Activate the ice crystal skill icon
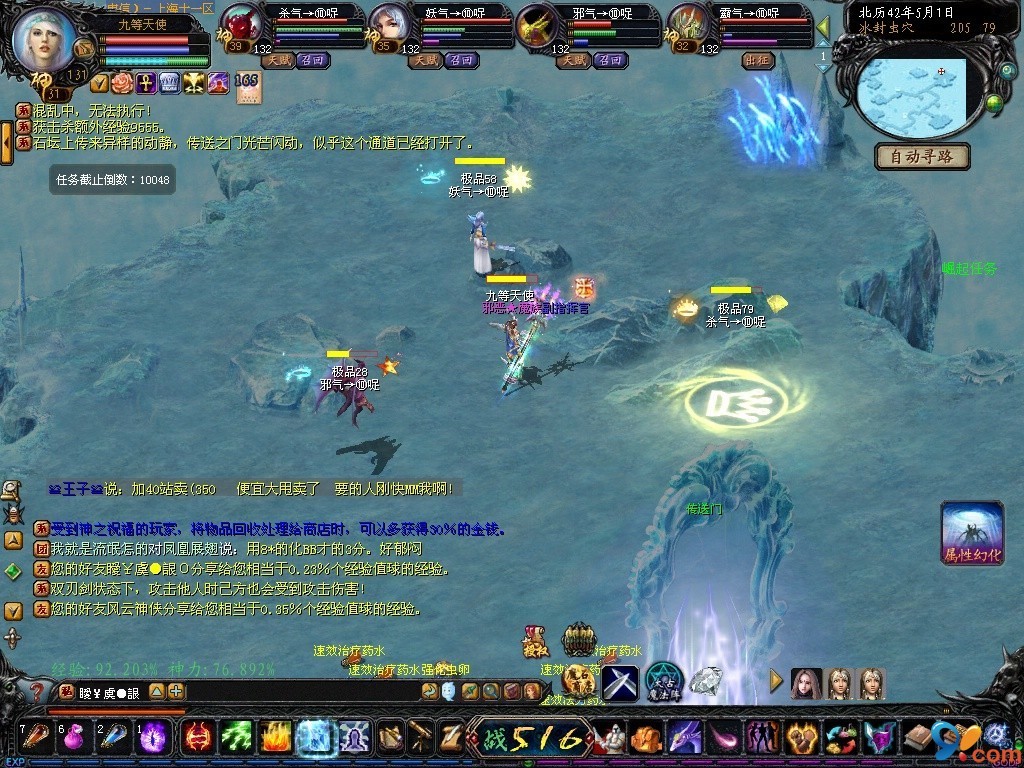 tap(314, 737)
